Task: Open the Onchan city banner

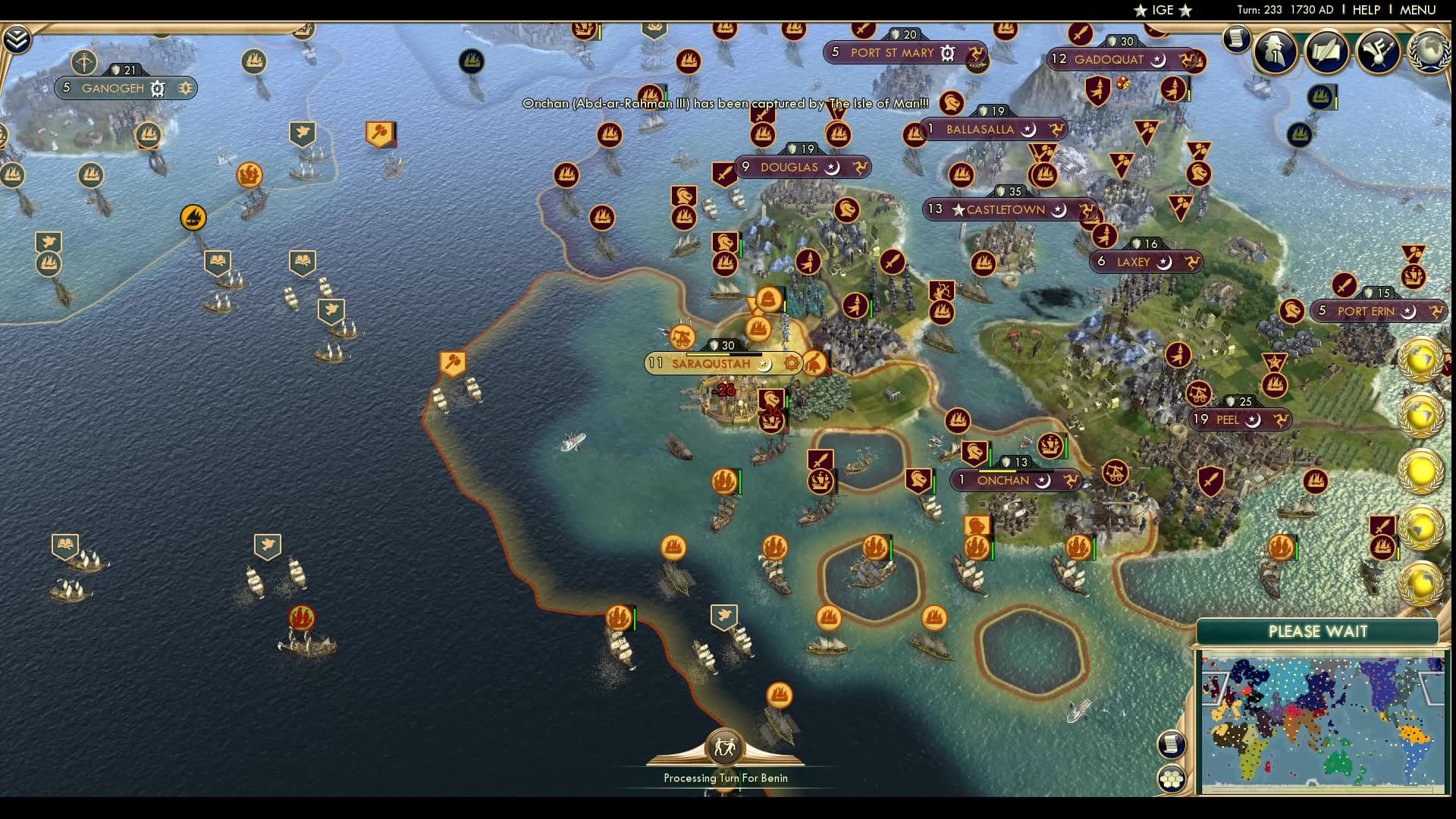Action: 1003,481
